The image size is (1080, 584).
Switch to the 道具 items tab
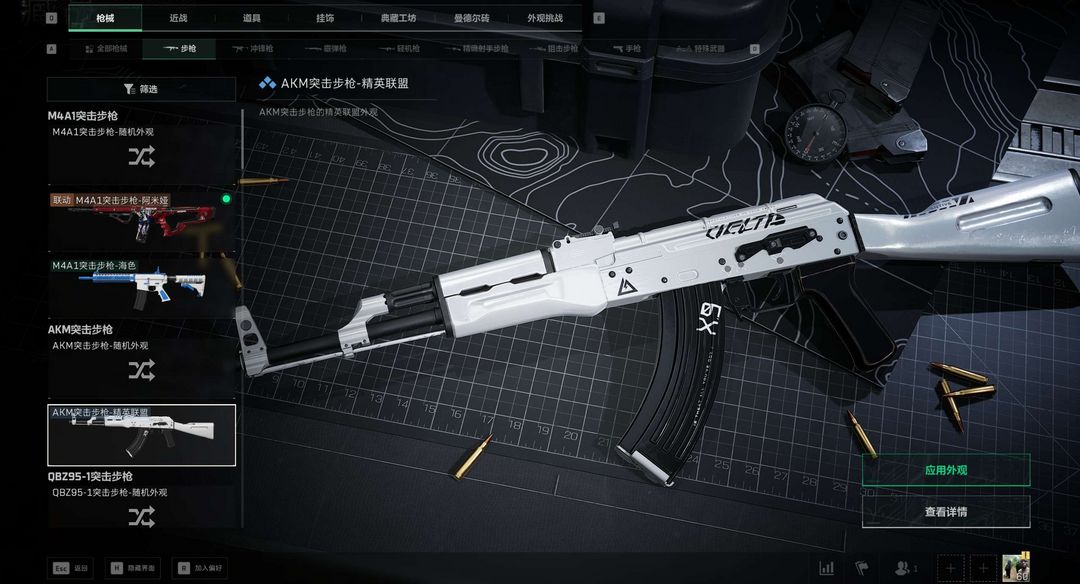click(x=251, y=18)
